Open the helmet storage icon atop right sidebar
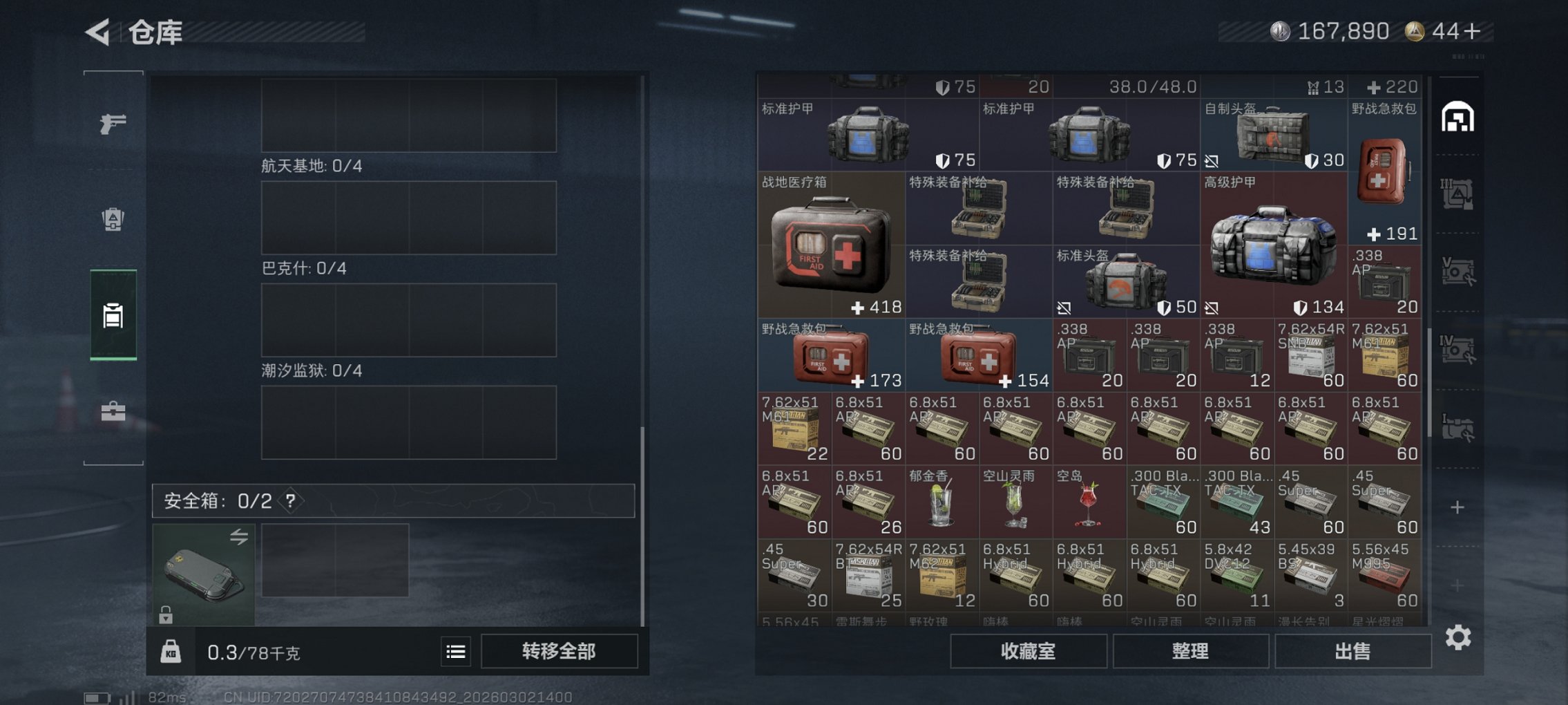The image size is (1568, 705). click(x=1457, y=117)
